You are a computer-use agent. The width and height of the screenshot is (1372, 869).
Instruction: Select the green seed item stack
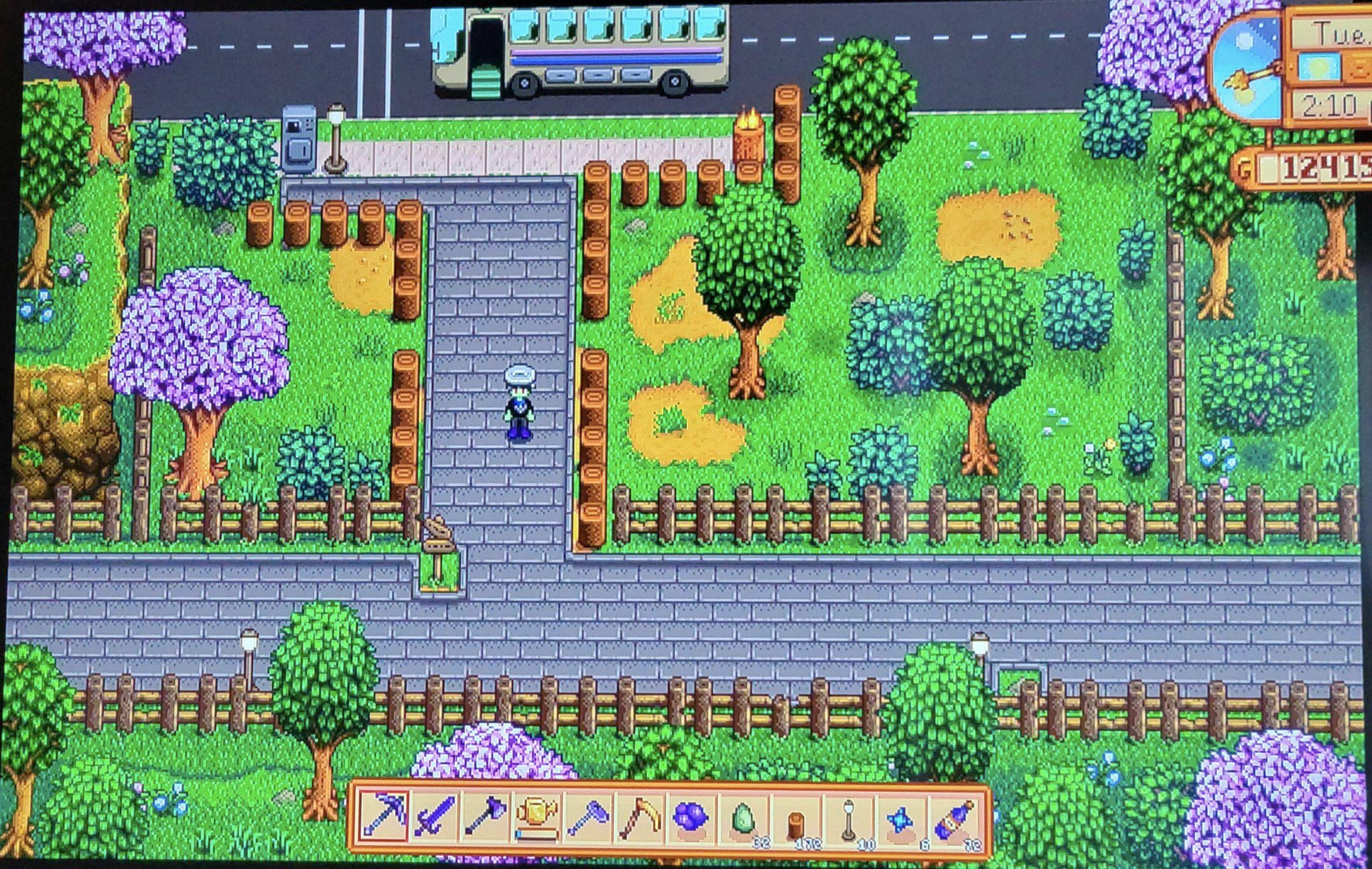(x=743, y=820)
